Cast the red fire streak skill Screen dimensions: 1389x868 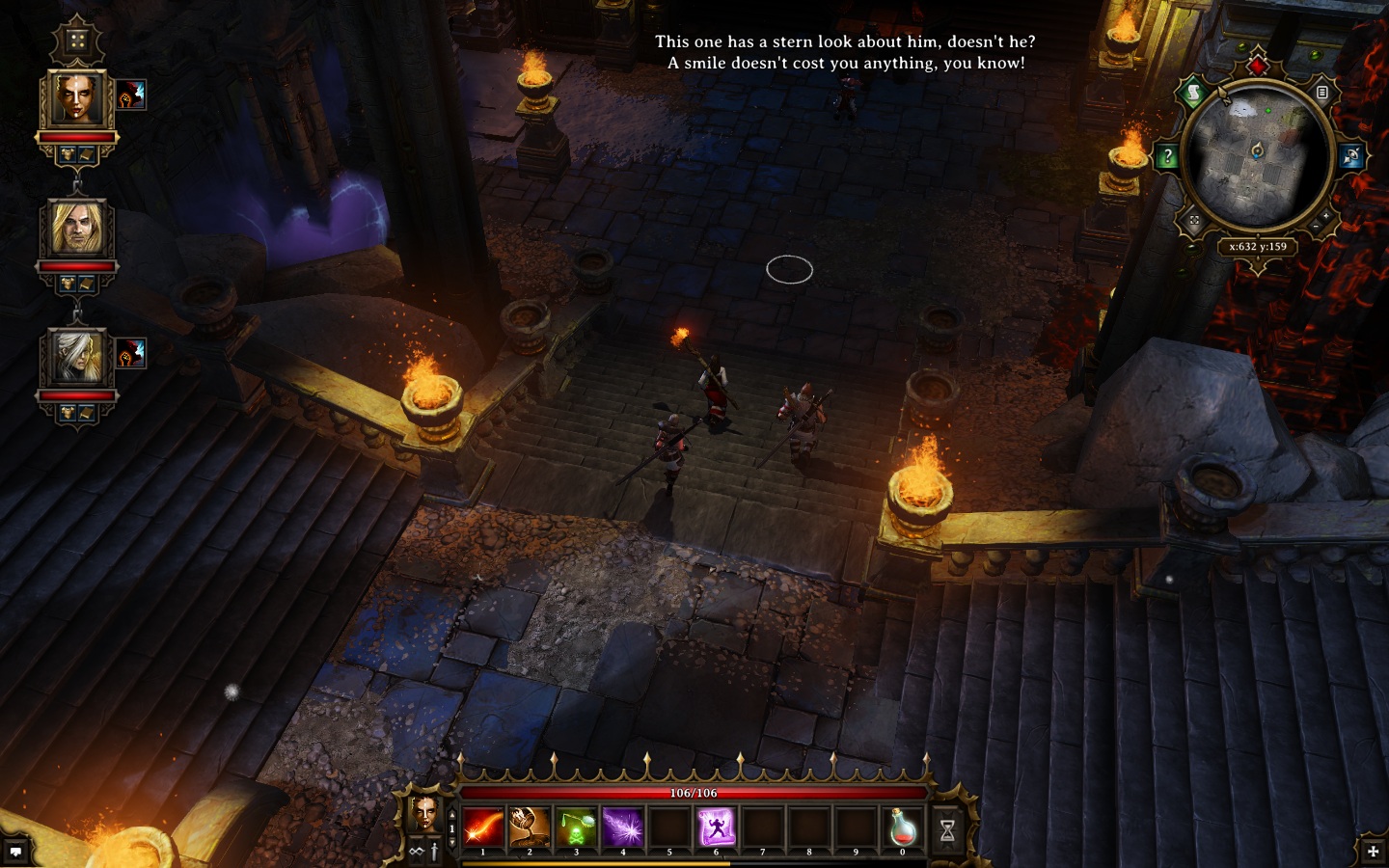(482, 827)
